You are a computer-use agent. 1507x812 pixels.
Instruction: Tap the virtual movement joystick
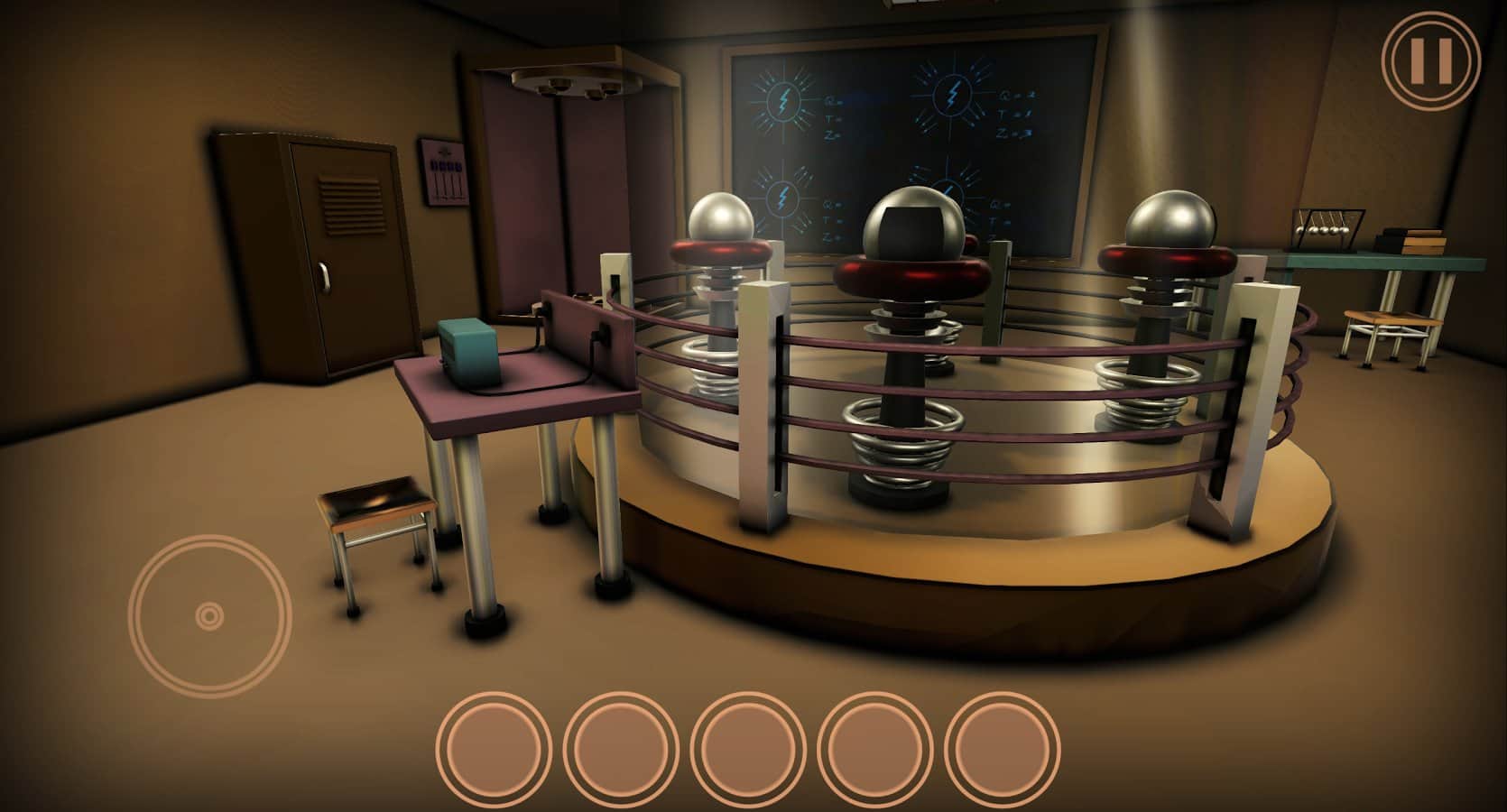pyautogui.click(x=209, y=616)
